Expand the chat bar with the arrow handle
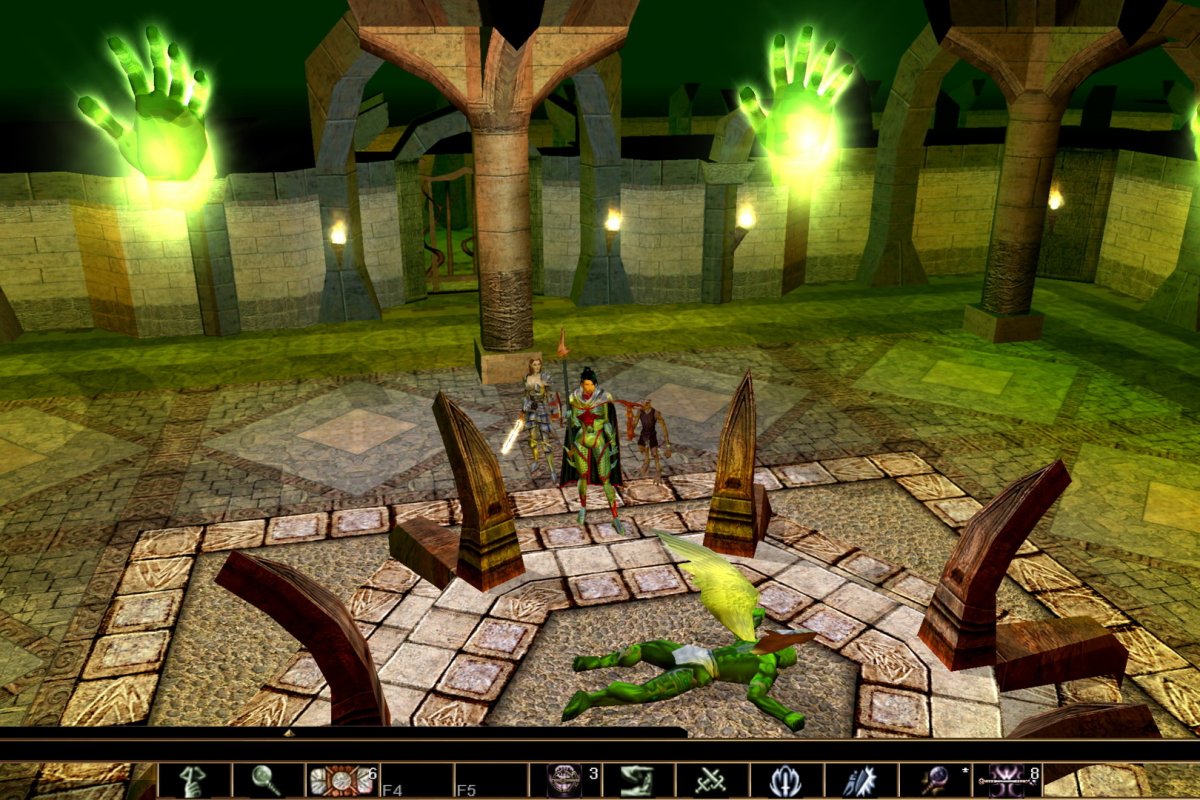 (x=290, y=734)
